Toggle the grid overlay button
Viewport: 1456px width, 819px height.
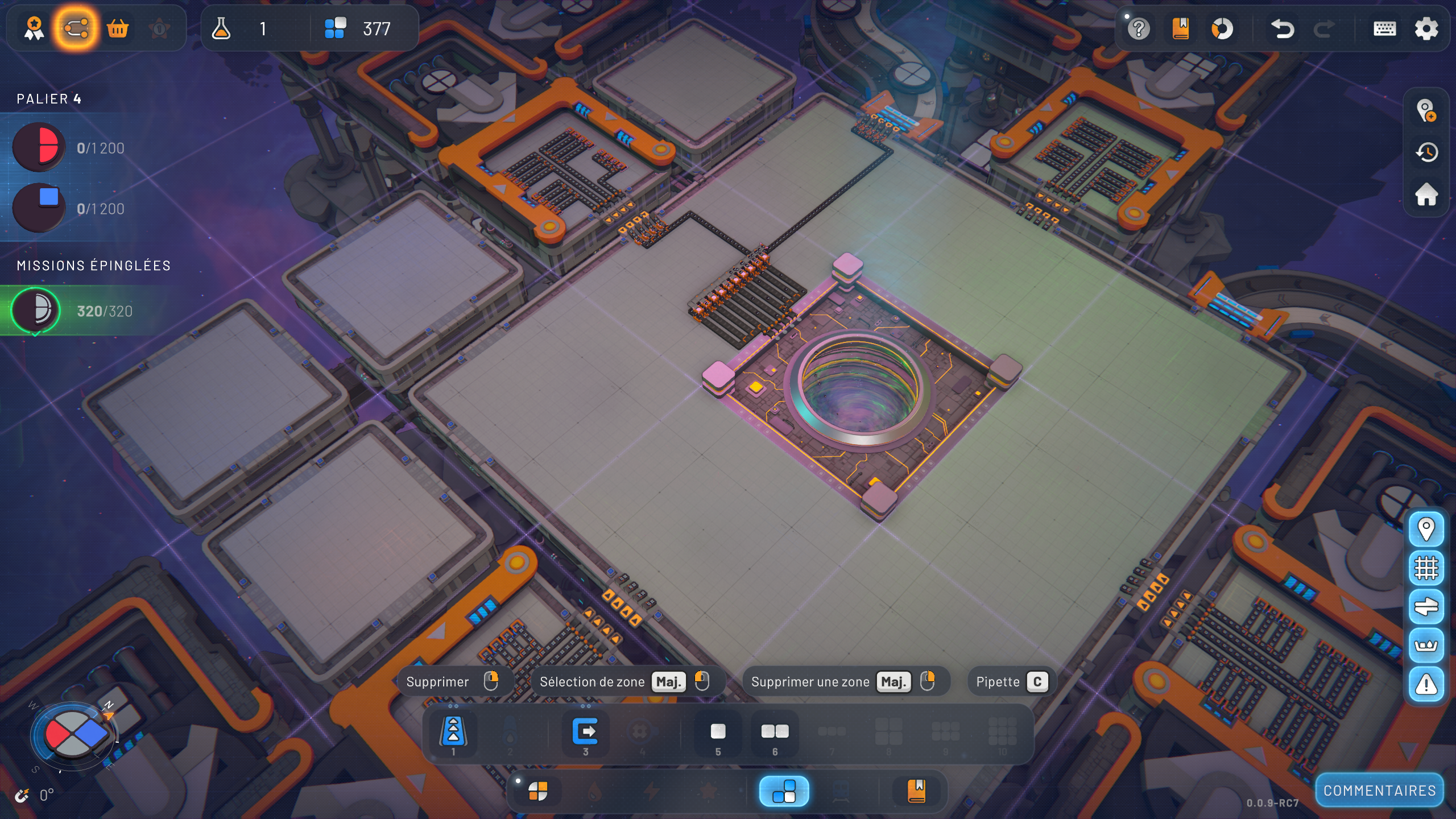tap(1426, 568)
